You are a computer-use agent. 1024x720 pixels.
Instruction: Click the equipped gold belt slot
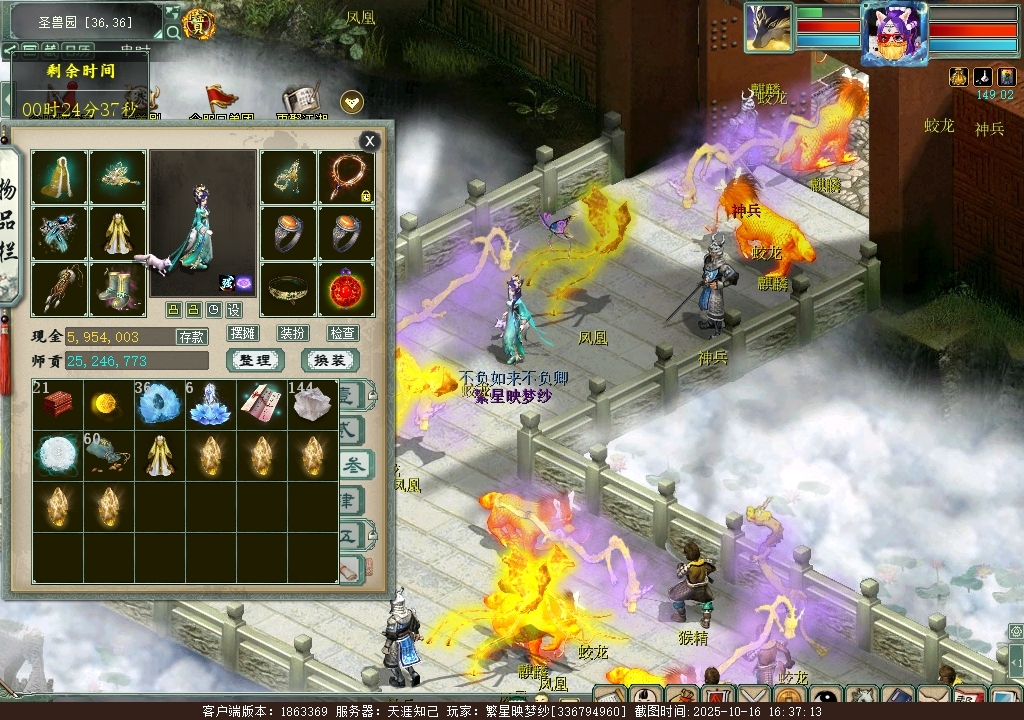289,289
